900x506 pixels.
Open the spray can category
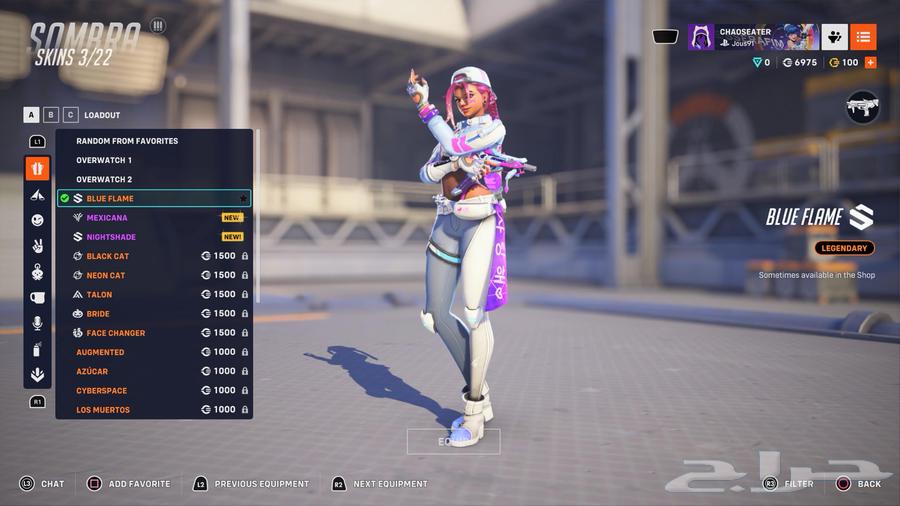click(37, 349)
